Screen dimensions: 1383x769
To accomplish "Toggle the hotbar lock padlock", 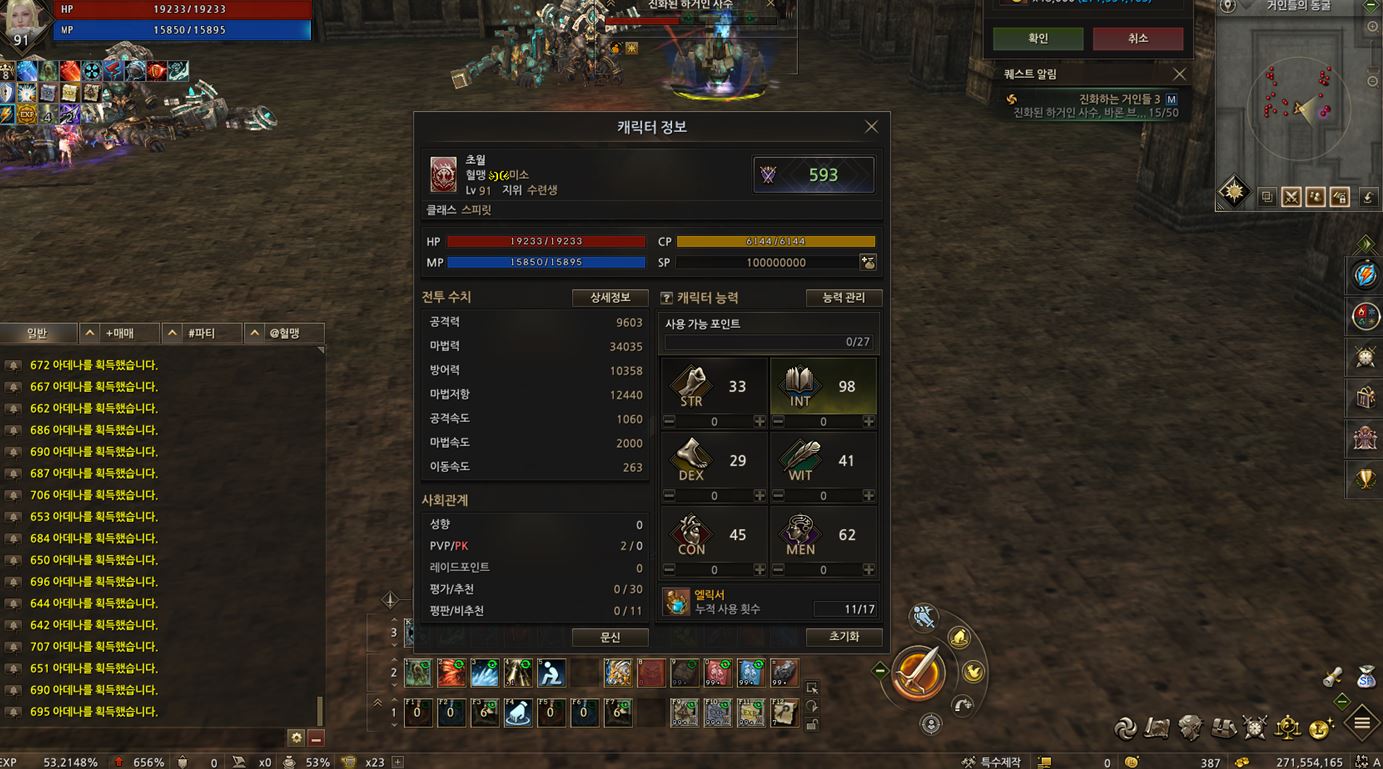I will coord(812,723).
